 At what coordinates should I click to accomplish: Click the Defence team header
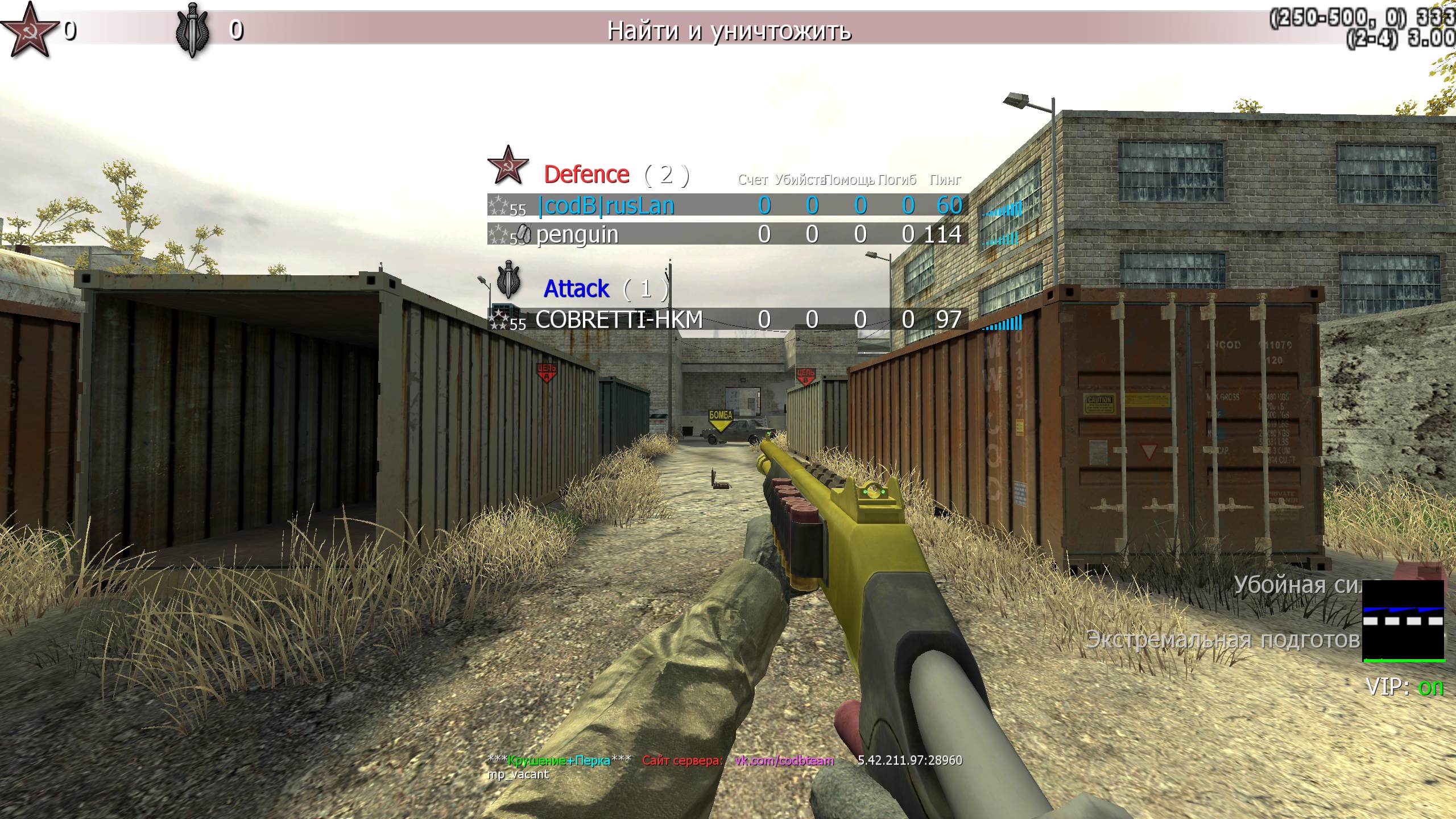(x=586, y=175)
